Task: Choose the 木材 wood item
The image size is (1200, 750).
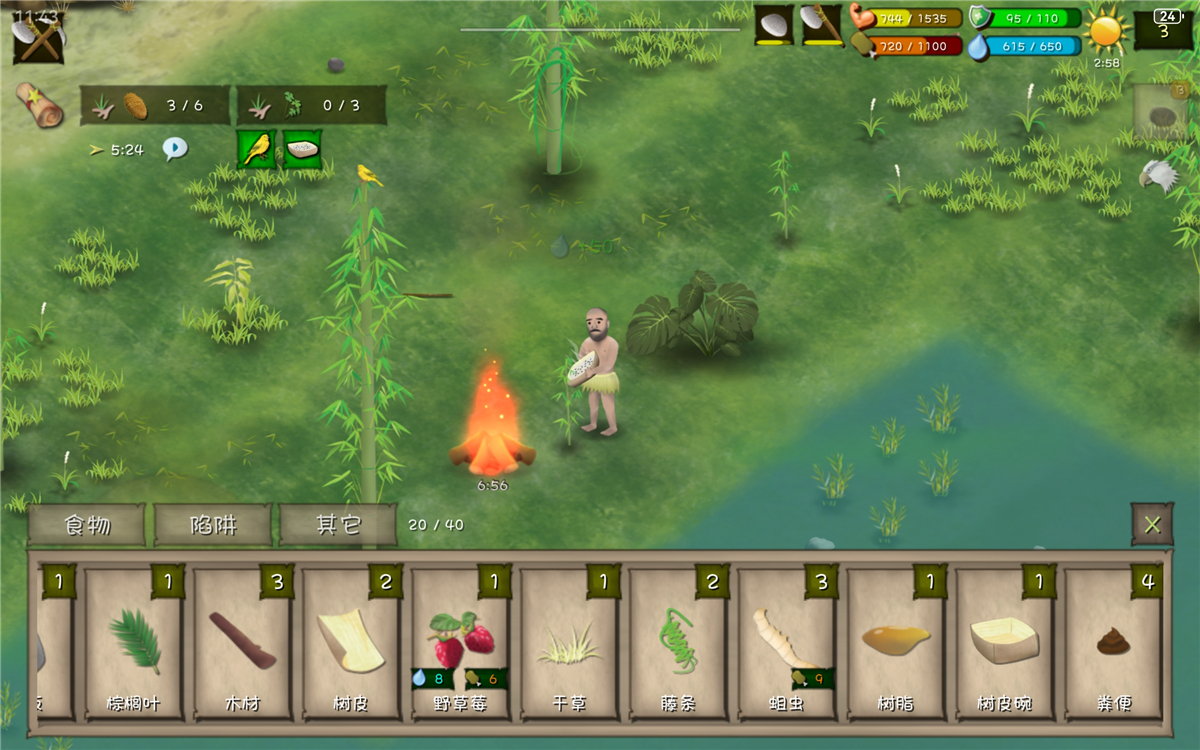Action: click(x=243, y=644)
